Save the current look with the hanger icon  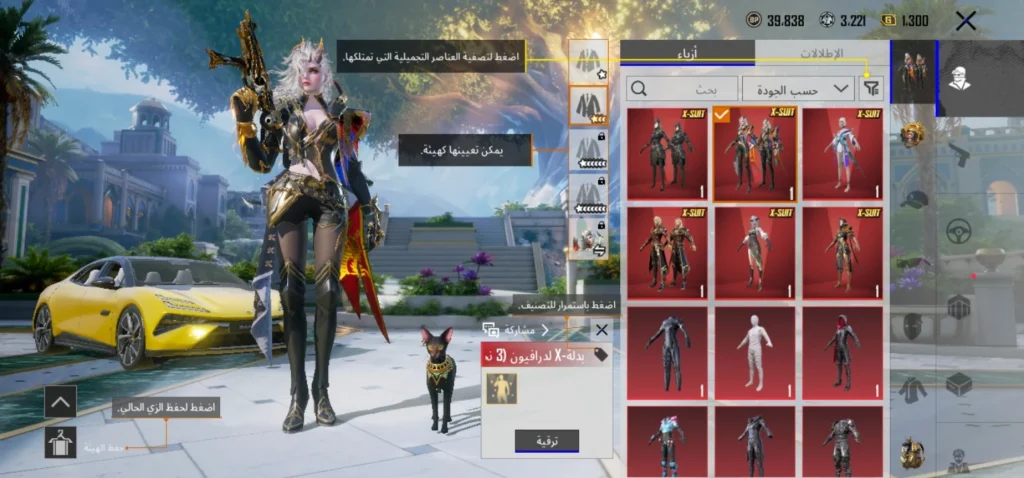[x=61, y=441]
